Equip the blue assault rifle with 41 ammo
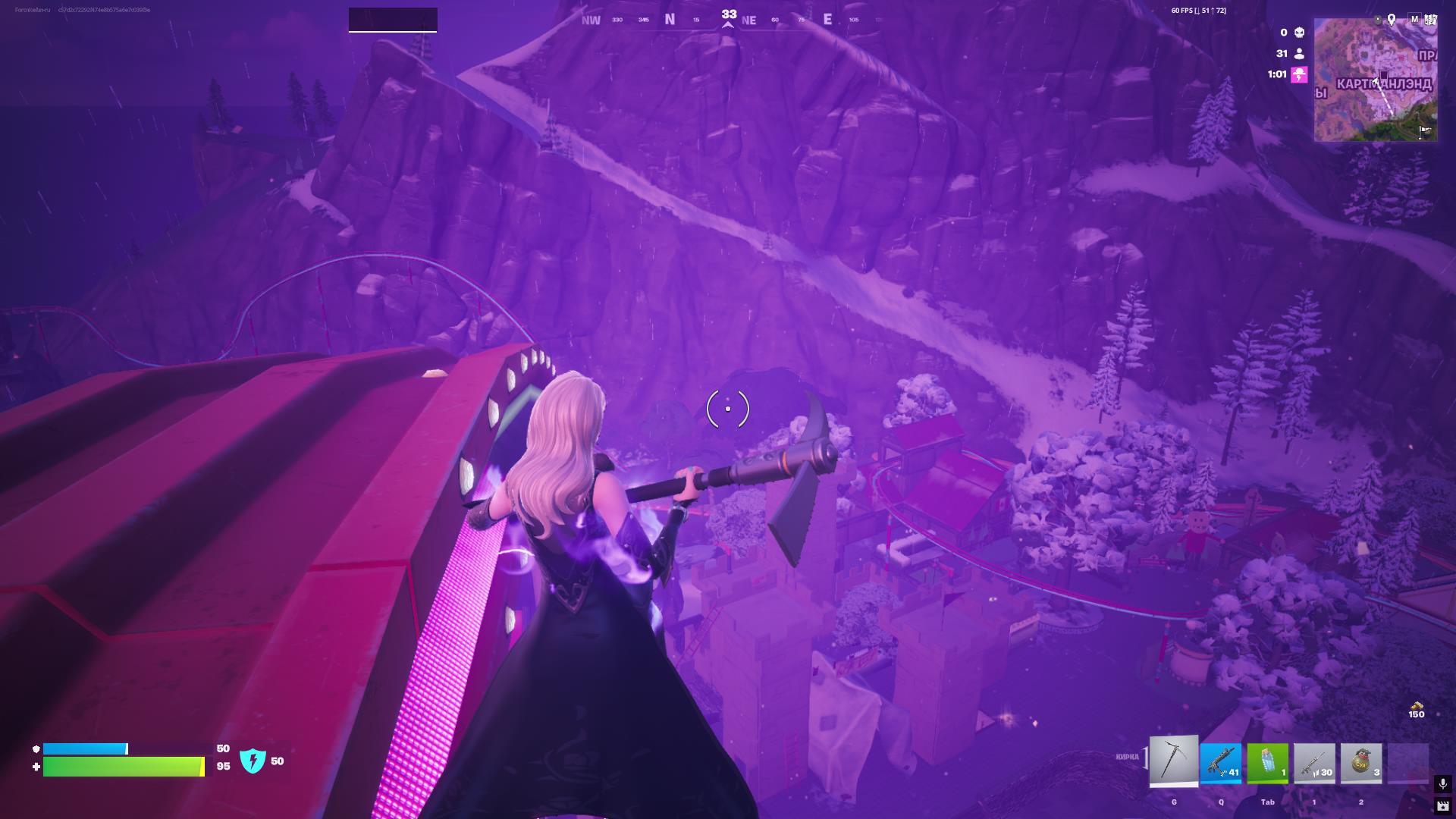The height and width of the screenshot is (819, 1456). coord(1221,763)
